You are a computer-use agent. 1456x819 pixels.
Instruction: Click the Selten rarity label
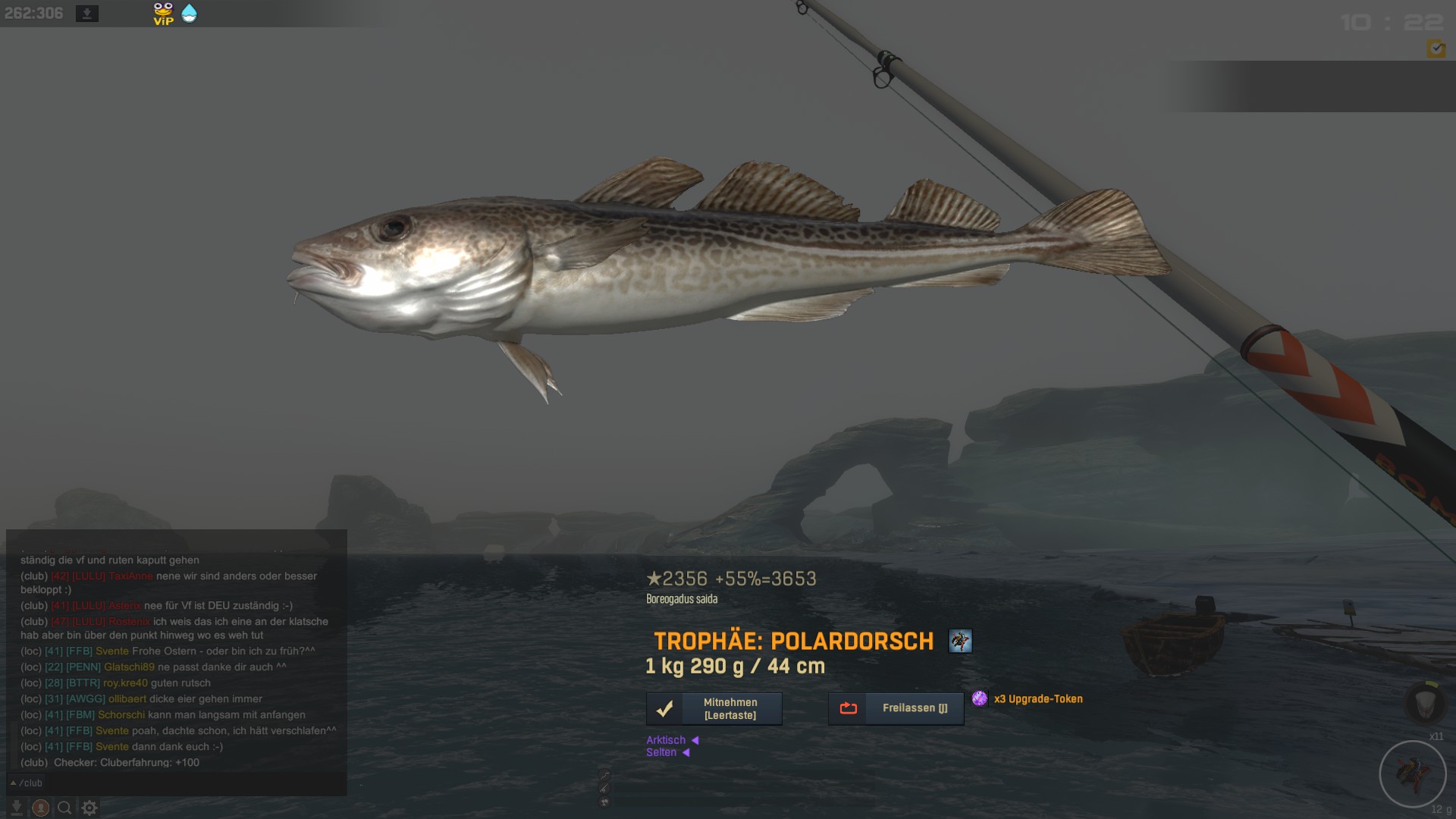661,752
